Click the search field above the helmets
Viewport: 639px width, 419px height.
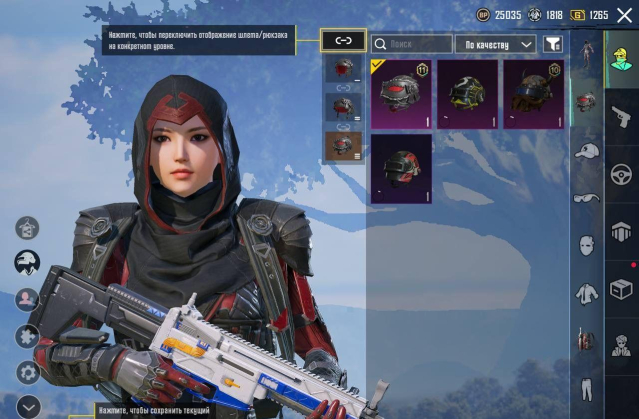412,44
